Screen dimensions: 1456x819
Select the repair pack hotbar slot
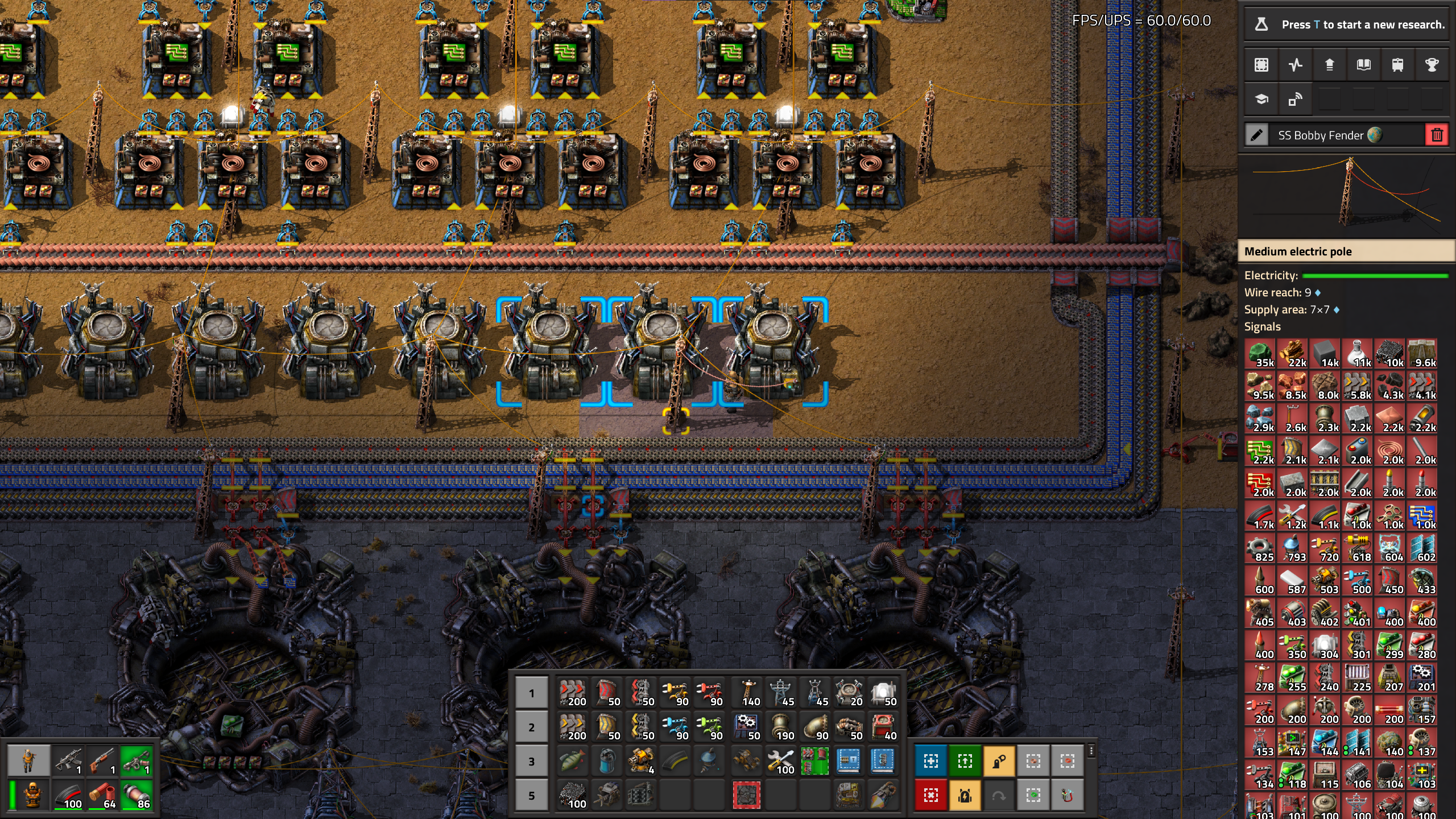point(780,761)
